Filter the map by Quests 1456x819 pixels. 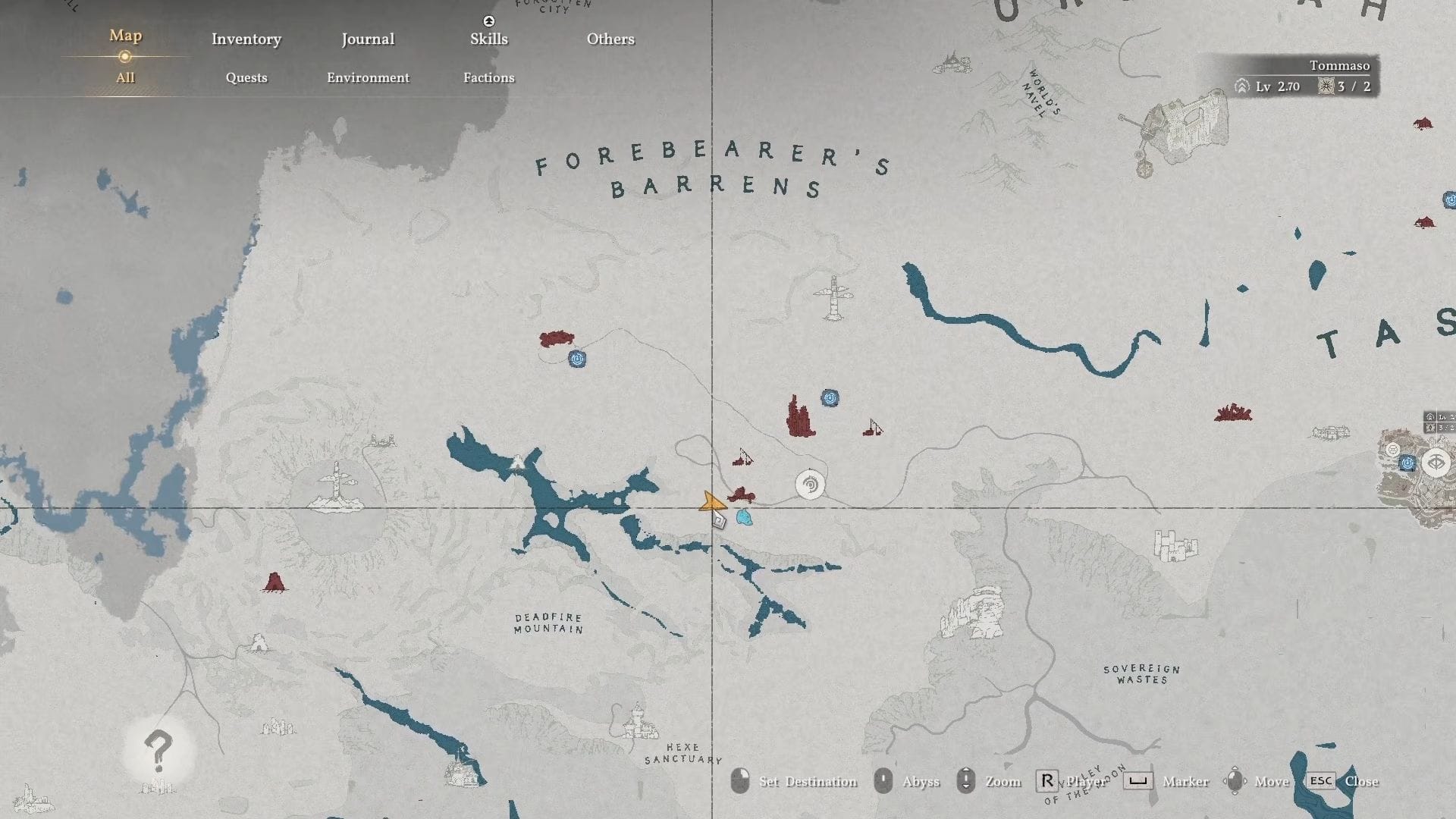coord(246,77)
